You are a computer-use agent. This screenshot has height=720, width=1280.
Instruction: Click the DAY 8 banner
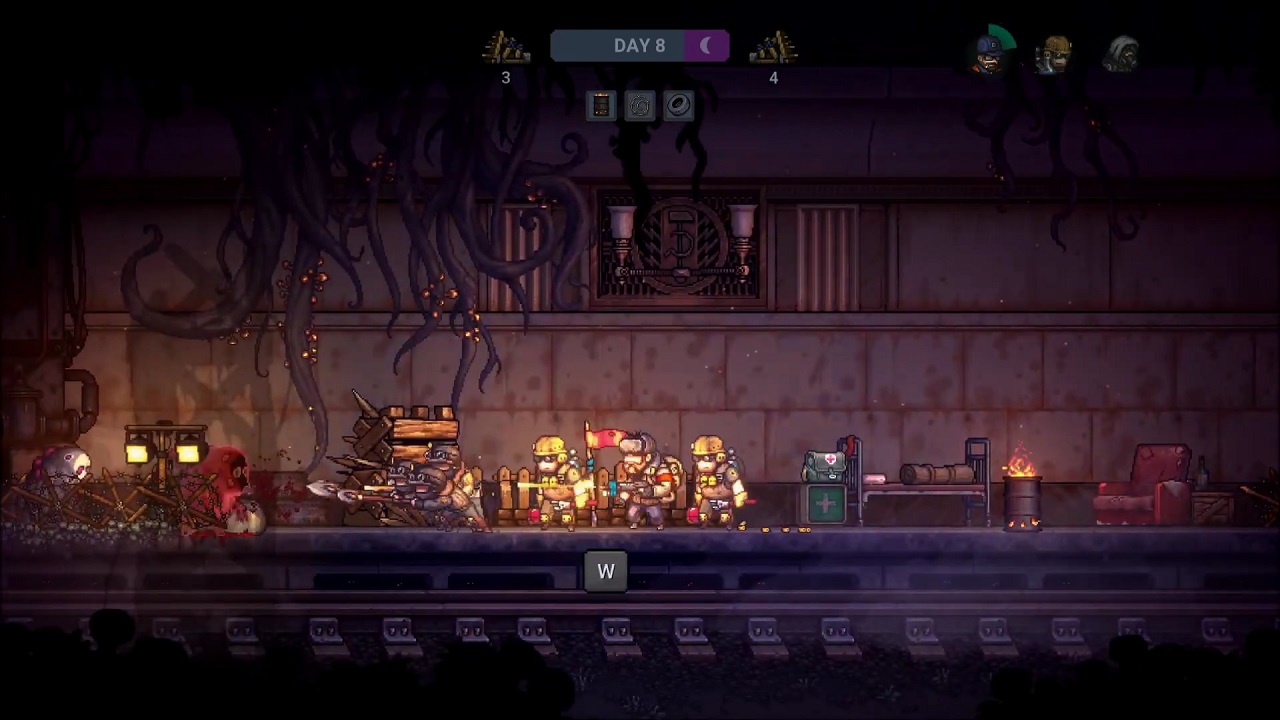click(639, 46)
